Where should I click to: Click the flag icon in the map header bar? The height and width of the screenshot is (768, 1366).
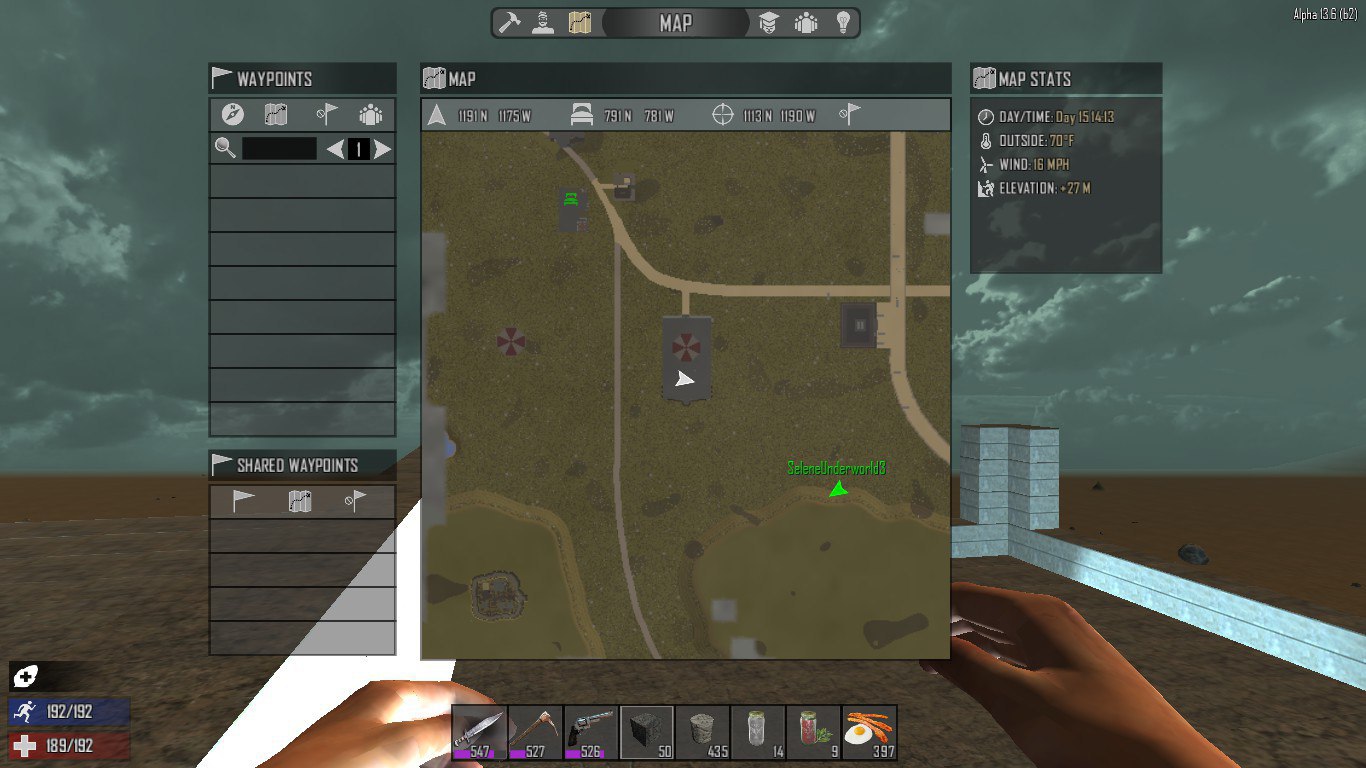click(x=850, y=115)
